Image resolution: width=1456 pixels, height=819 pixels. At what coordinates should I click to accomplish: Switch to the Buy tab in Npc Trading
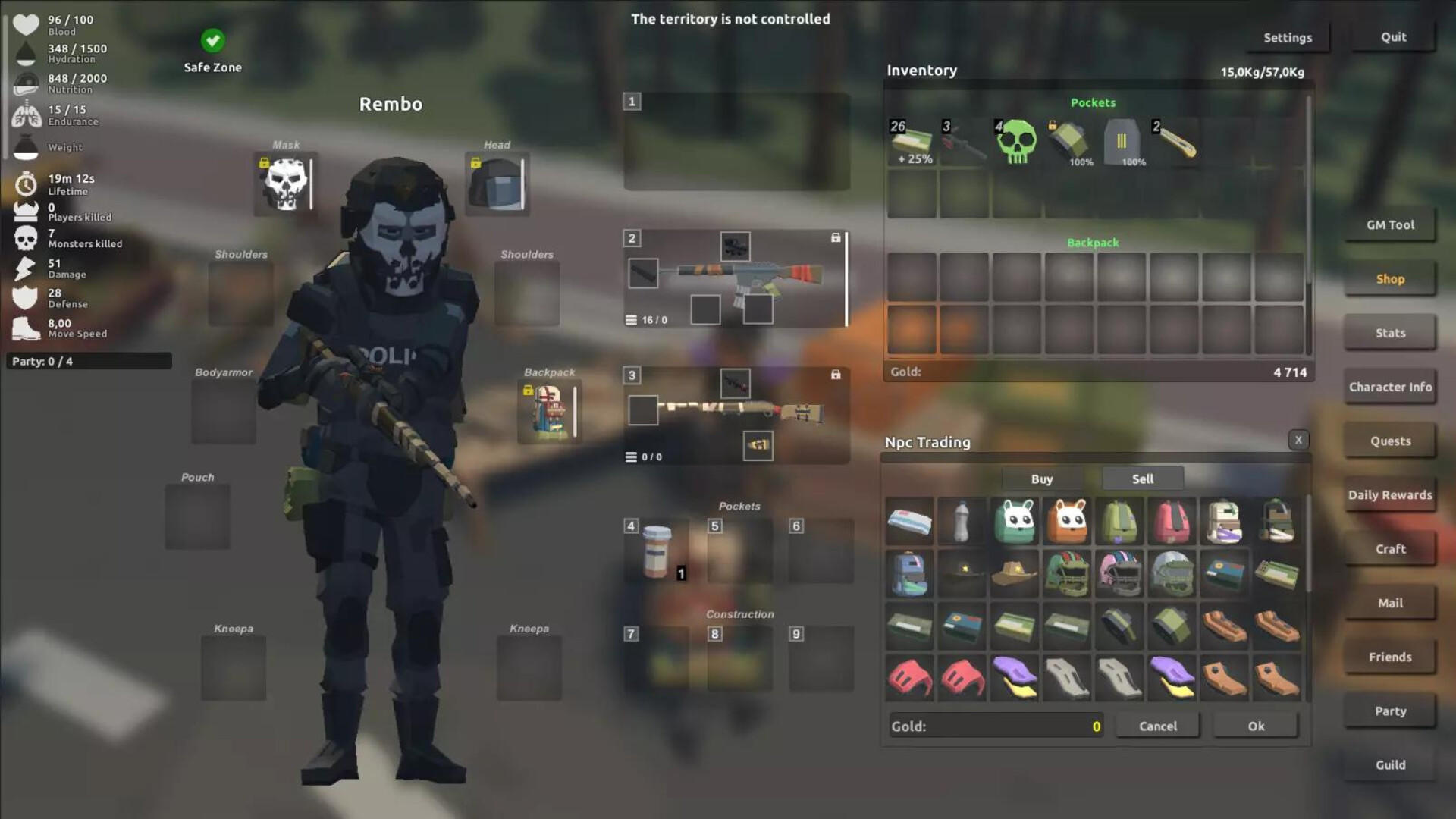point(1042,479)
